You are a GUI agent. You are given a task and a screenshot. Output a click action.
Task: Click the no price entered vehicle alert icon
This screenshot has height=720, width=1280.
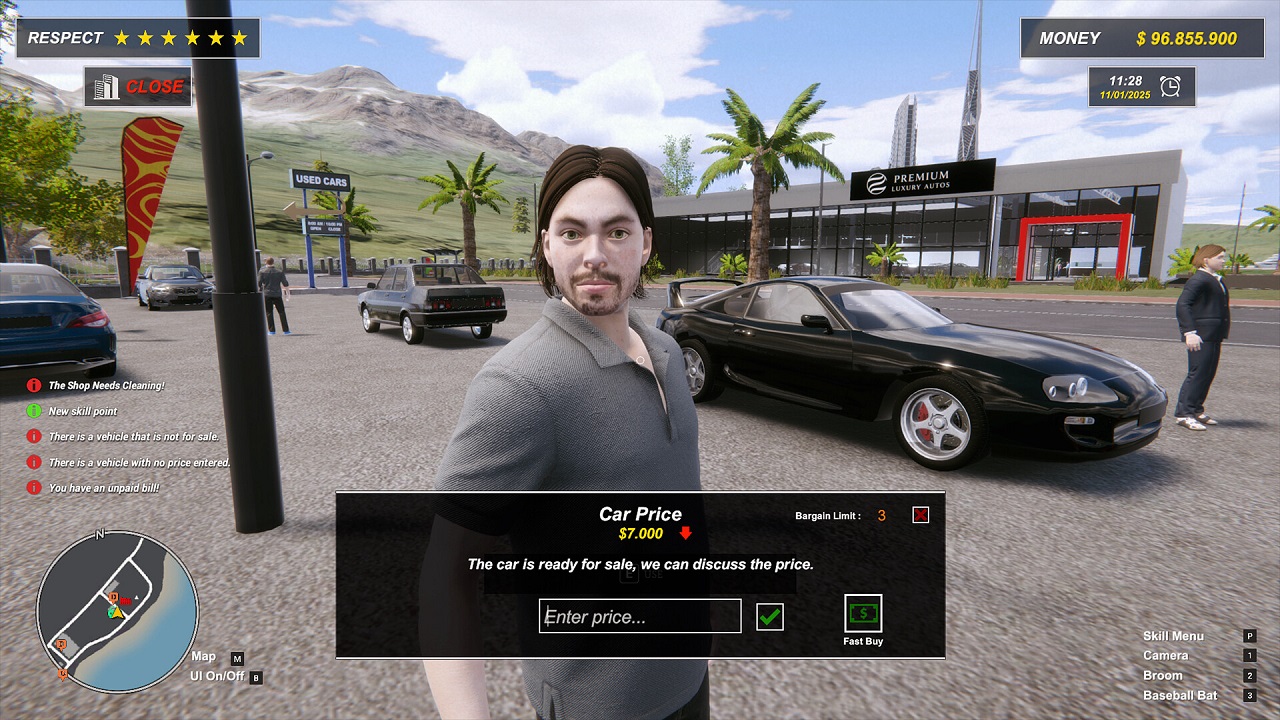[37, 463]
